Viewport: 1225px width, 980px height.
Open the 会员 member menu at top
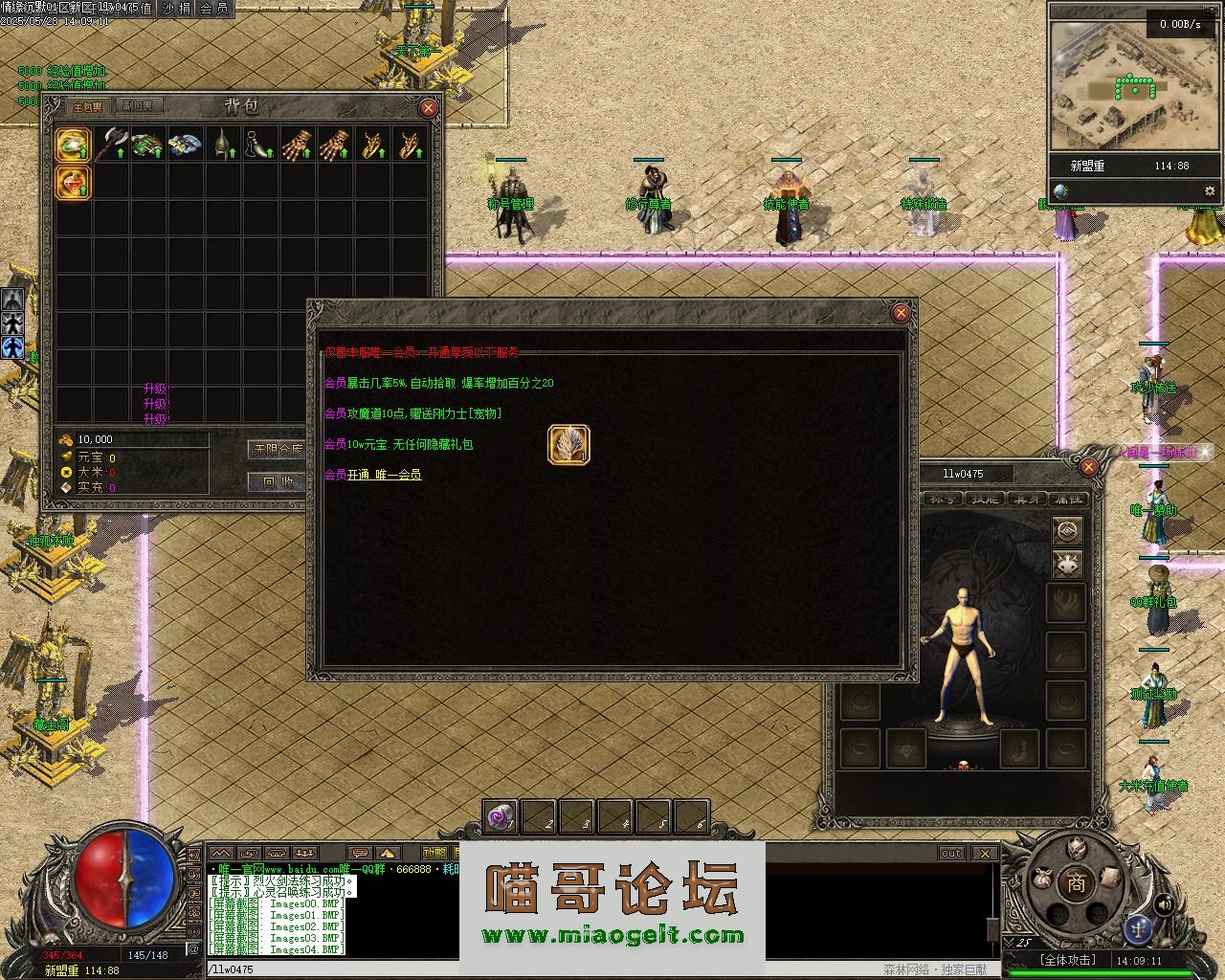tap(213, 9)
